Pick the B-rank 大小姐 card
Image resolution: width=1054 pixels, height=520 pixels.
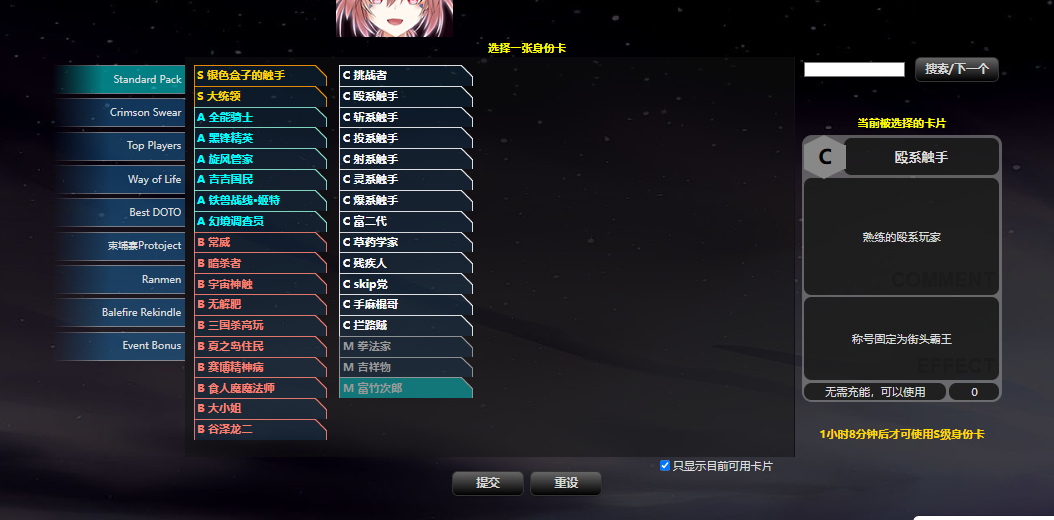260,409
